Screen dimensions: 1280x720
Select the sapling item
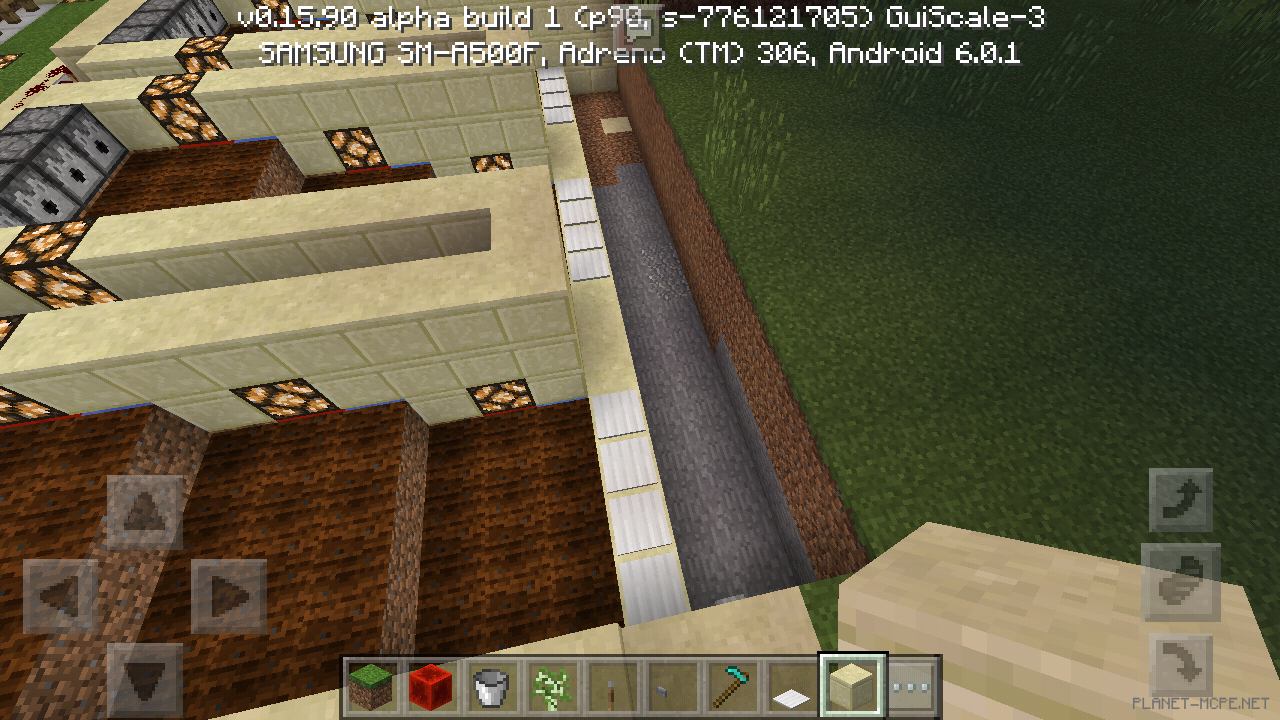[551, 685]
